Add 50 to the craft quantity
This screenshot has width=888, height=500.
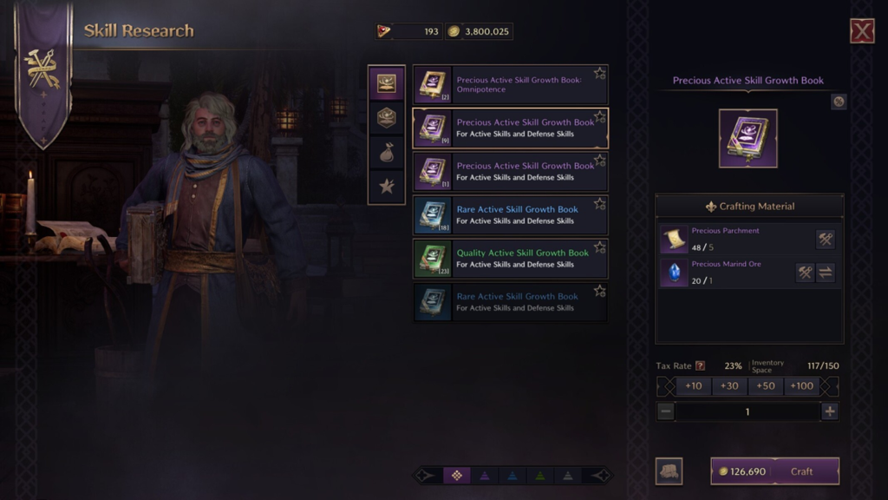765,386
